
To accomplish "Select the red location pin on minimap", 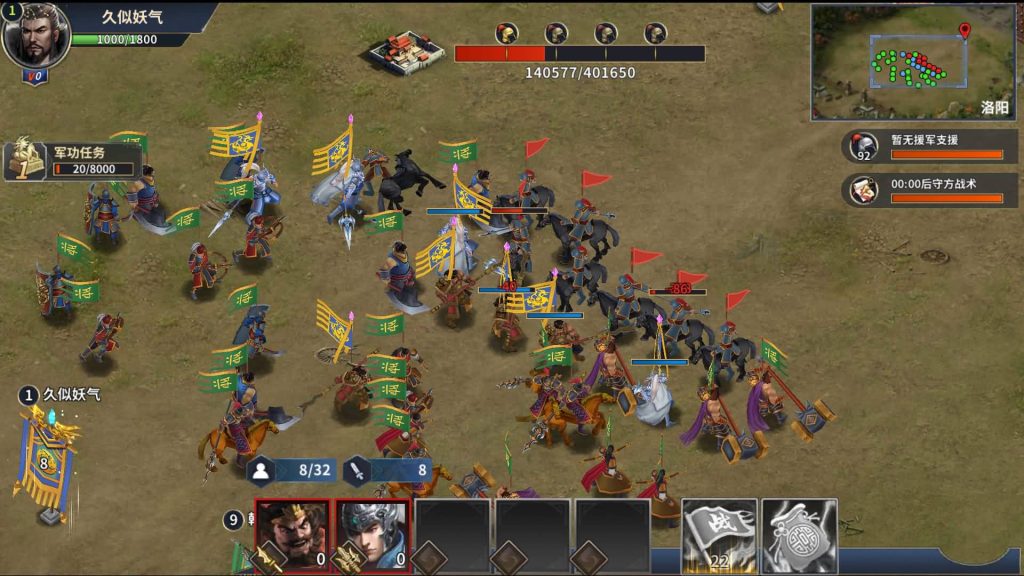I will (964, 30).
